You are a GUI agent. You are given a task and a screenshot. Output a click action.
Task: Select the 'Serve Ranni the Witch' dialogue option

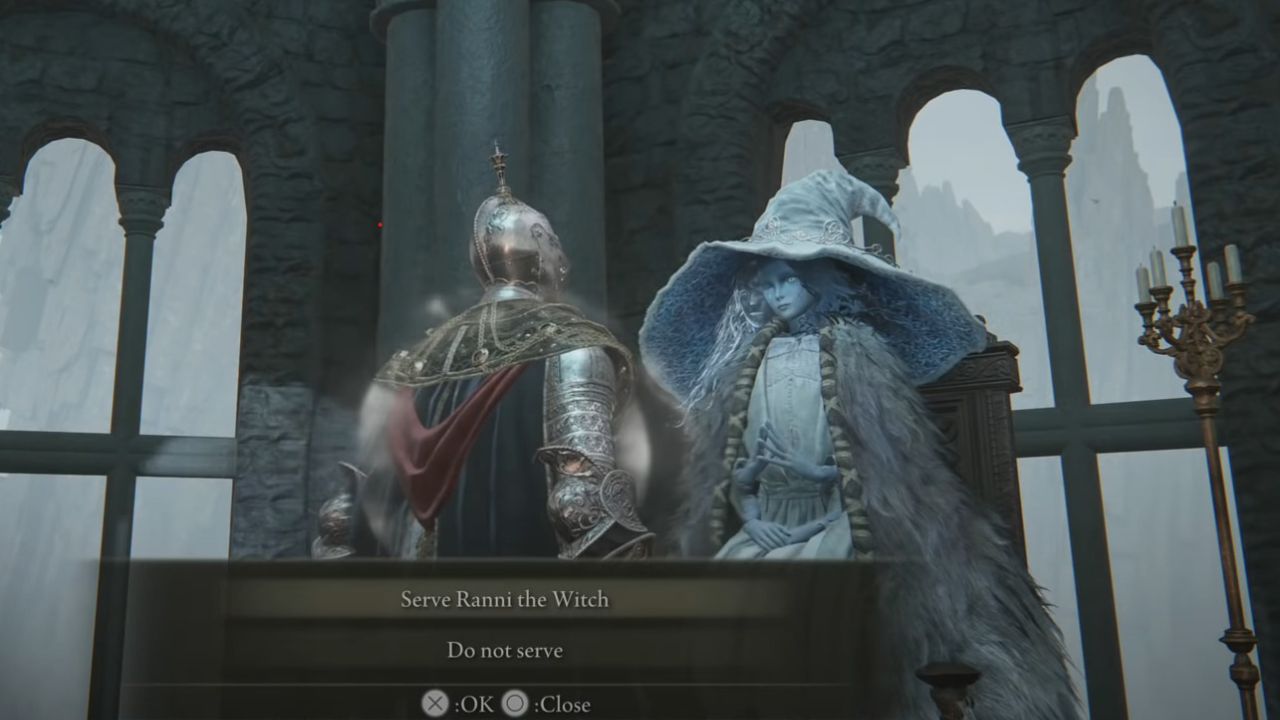tap(505, 600)
